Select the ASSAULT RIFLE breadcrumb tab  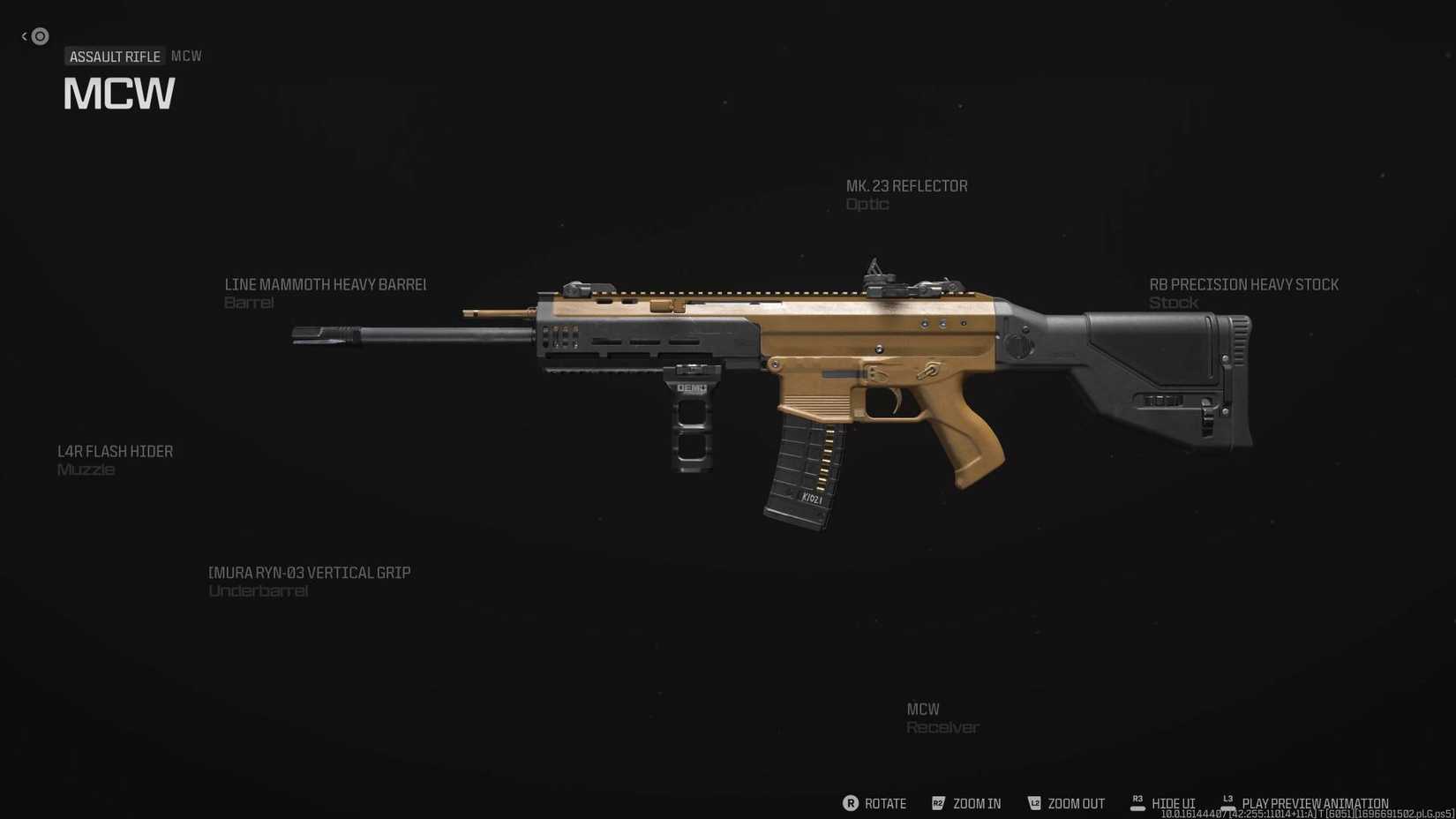pos(115,56)
